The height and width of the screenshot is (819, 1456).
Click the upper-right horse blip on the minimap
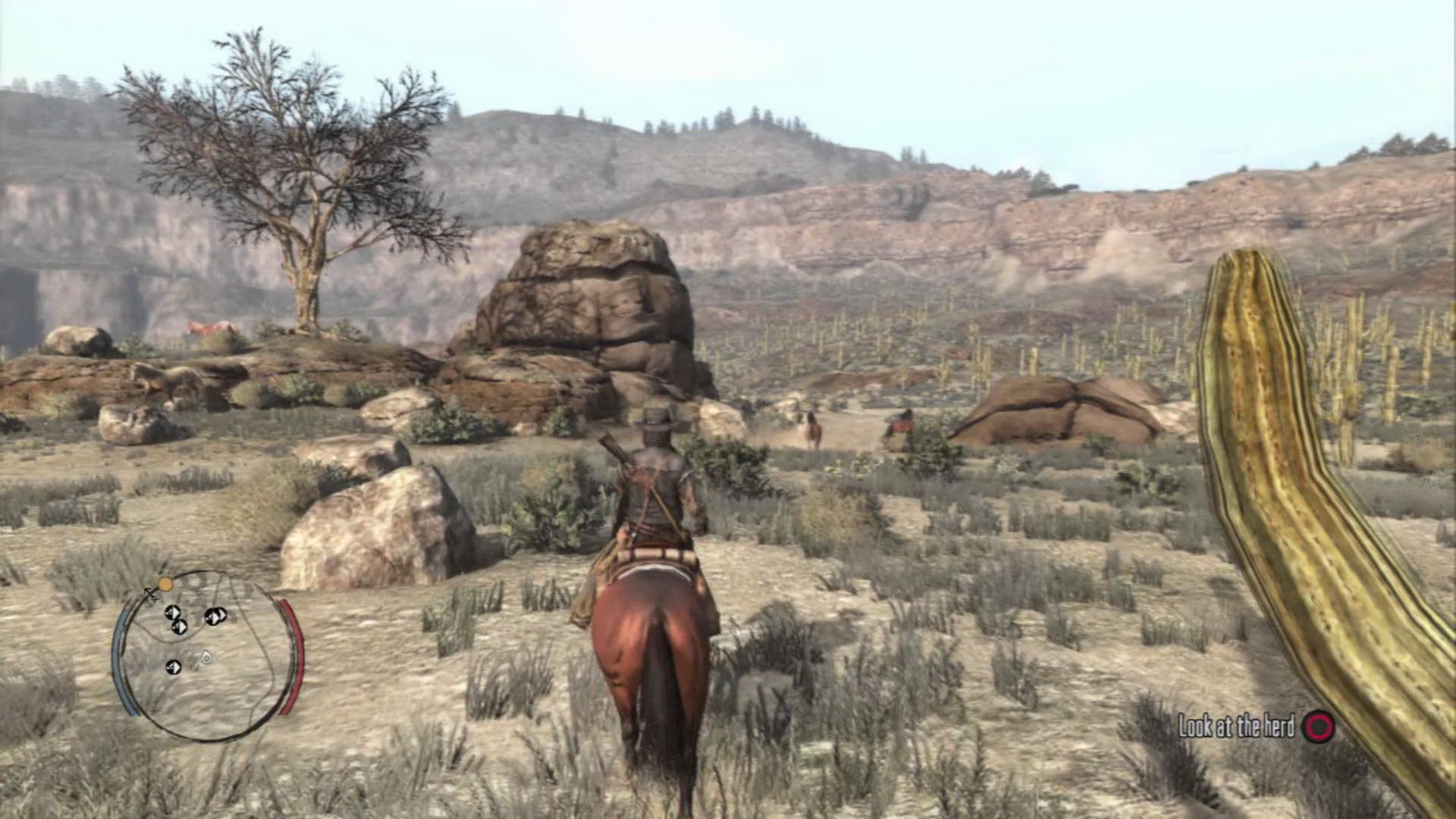(215, 616)
